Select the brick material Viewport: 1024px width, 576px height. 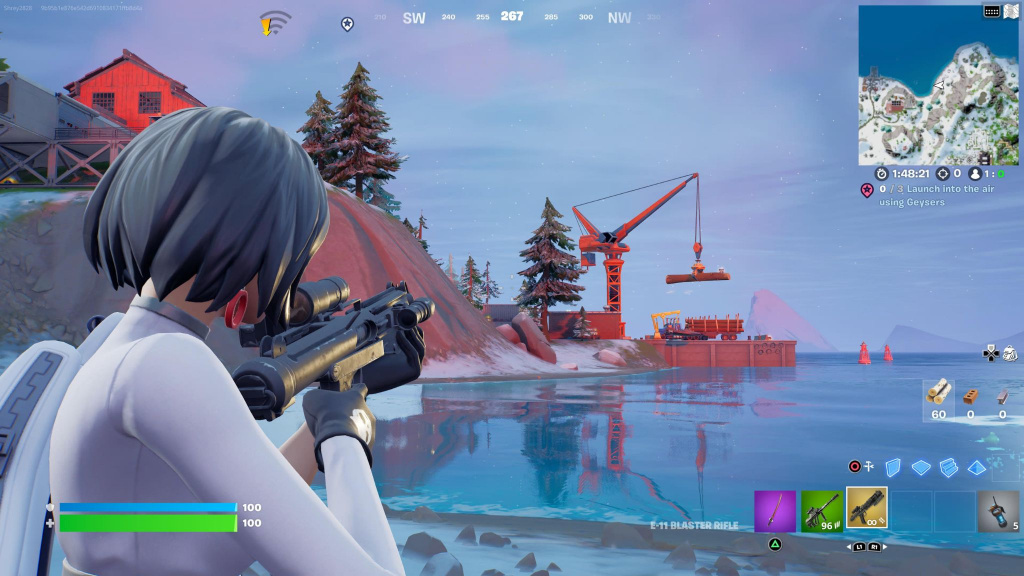tap(969, 396)
